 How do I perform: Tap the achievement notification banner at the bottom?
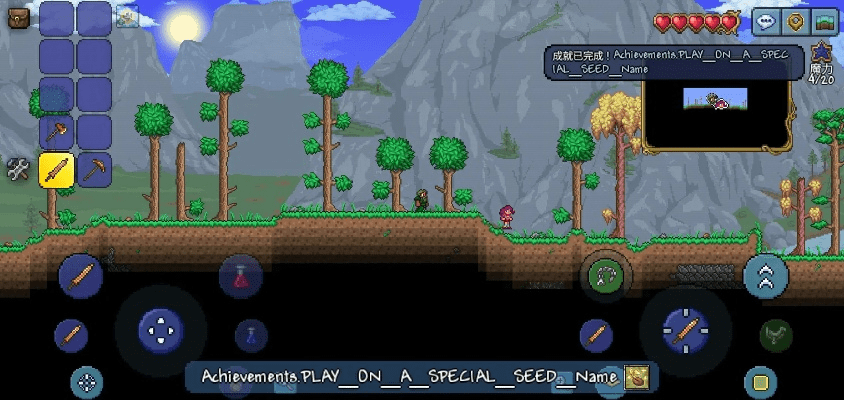pos(420,377)
